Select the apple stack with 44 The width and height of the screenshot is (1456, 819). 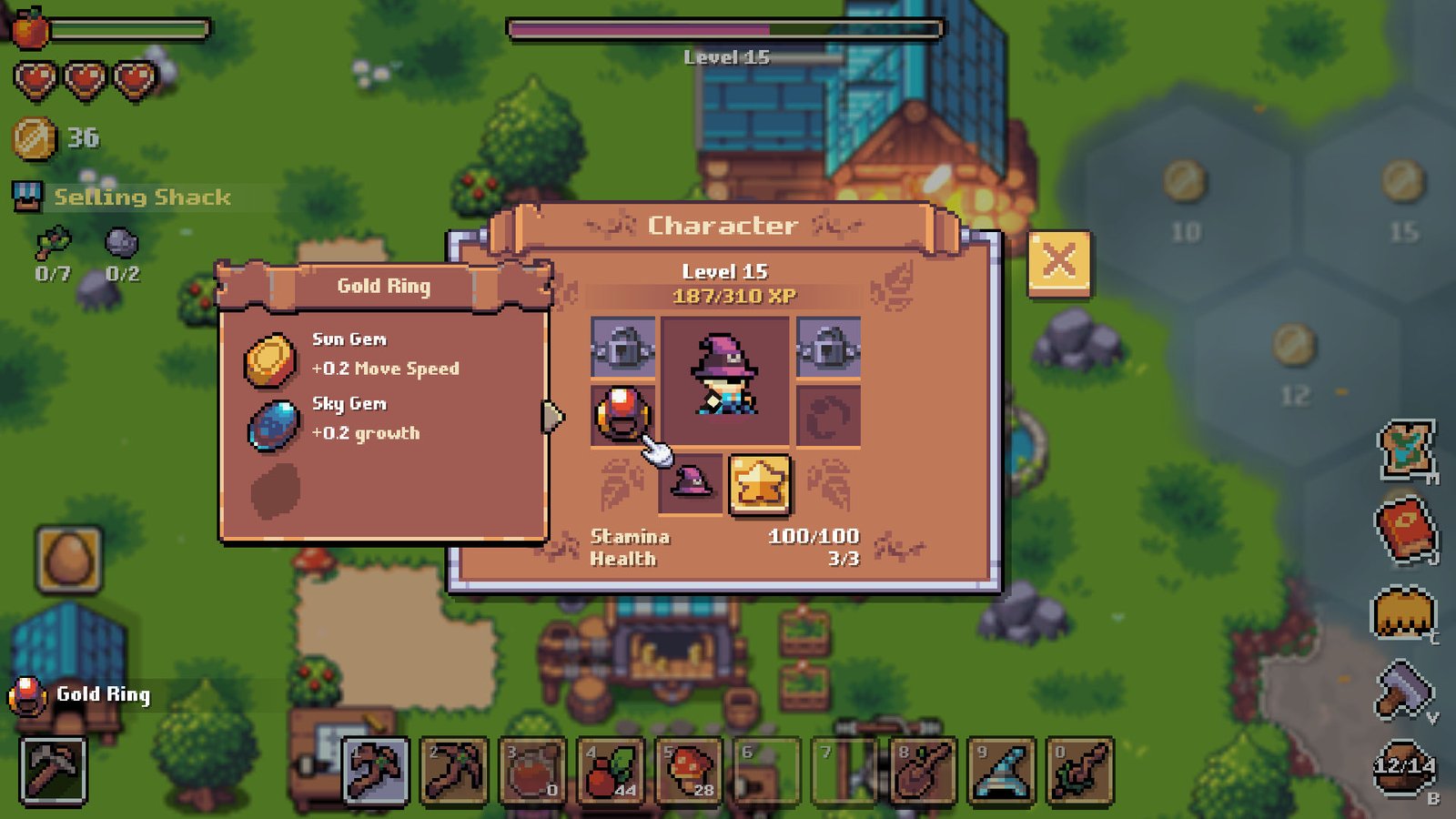click(611, 771)
